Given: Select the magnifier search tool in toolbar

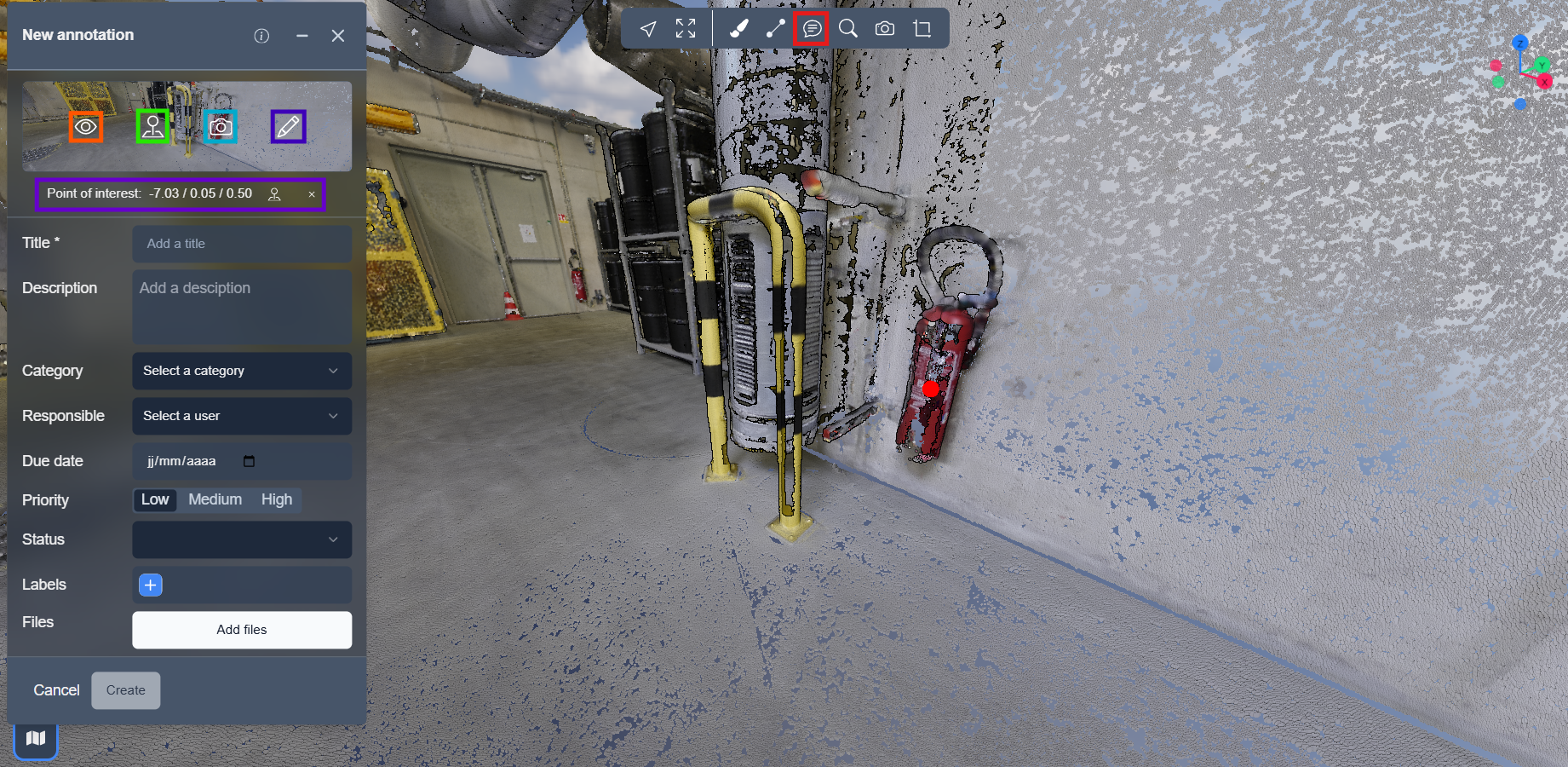Looking at the screenshot, I should (x=848, y=29).
